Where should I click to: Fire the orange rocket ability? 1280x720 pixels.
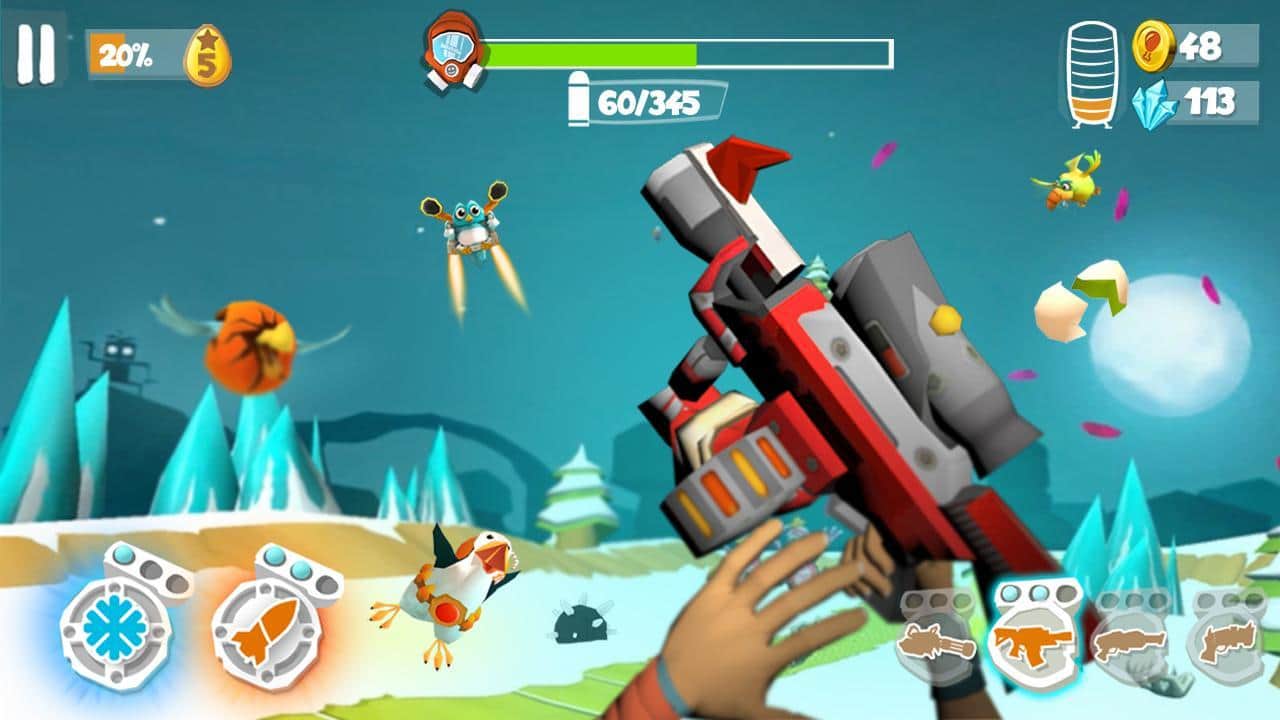coord(265,630)
